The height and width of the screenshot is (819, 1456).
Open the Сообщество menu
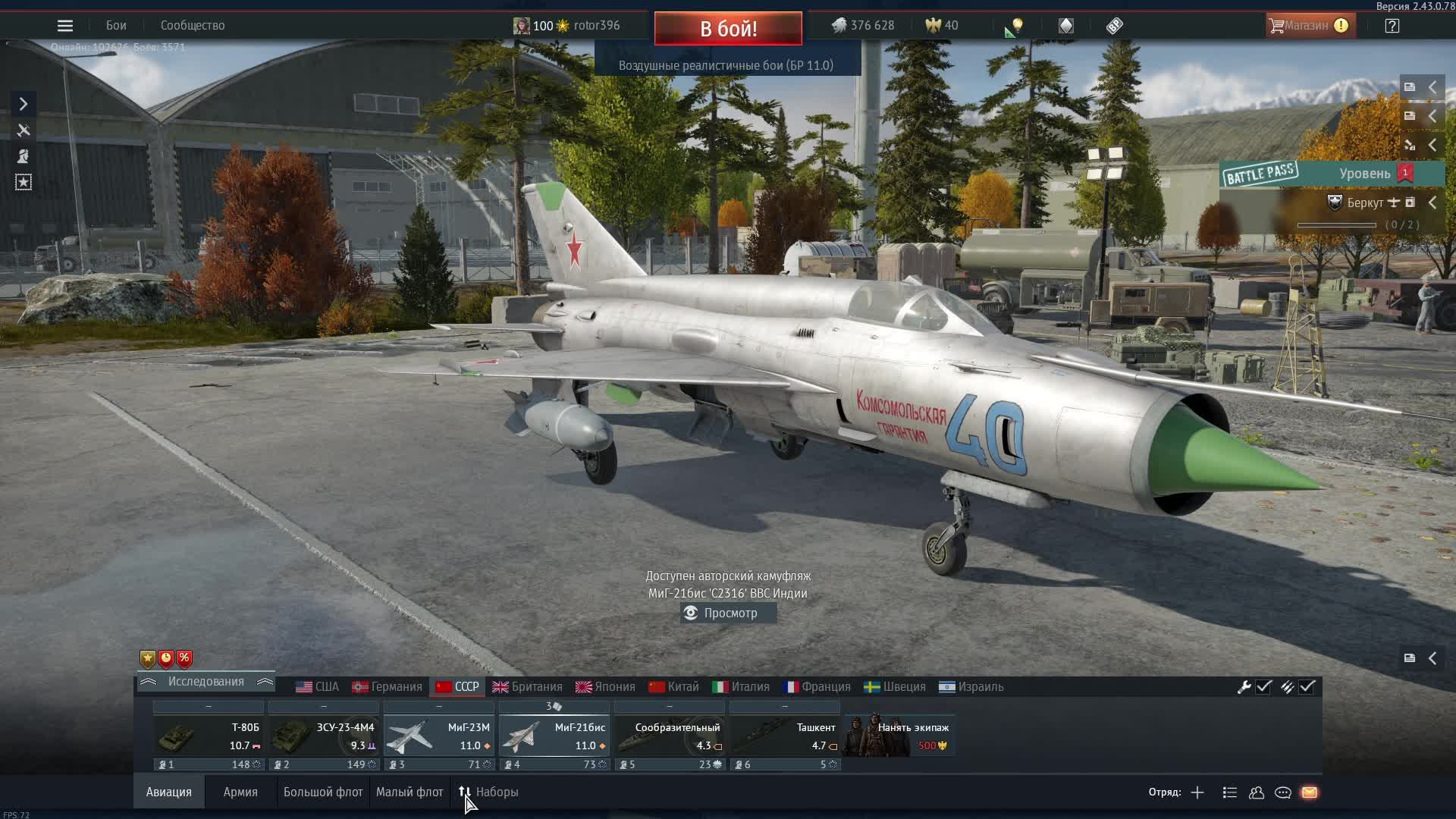click(x=193, y=26)
